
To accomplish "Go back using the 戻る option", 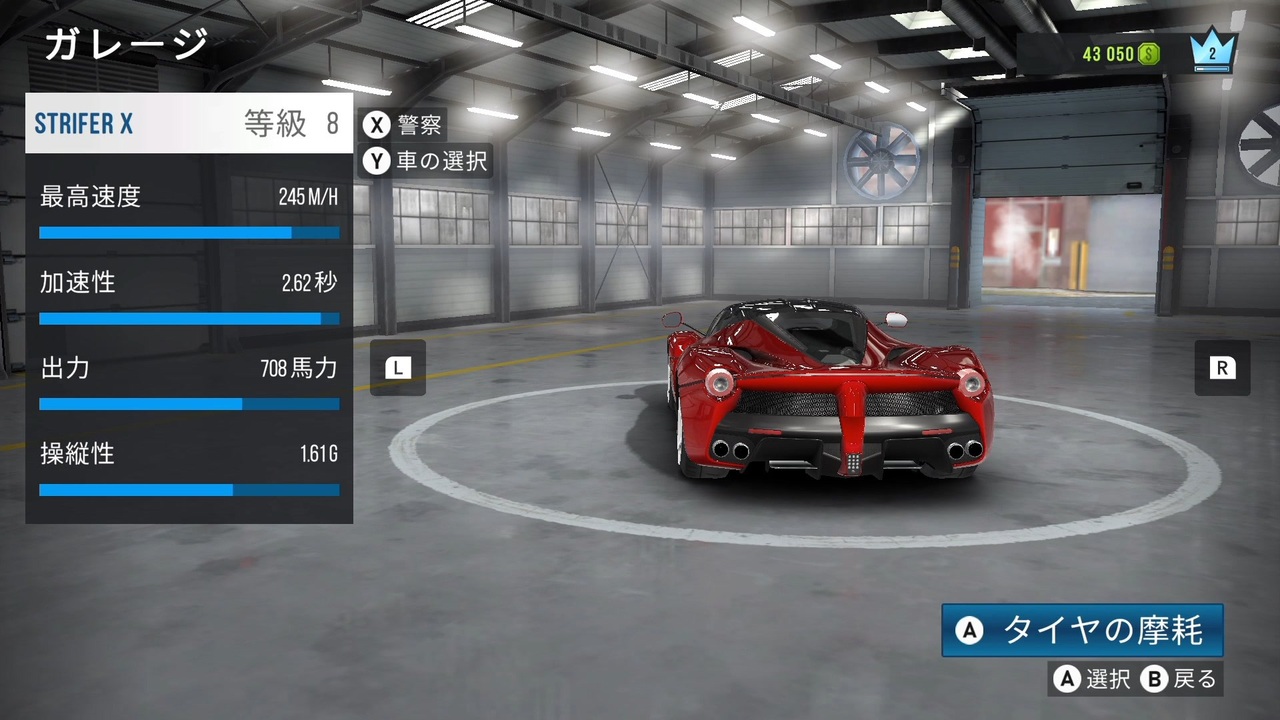I will [x=1180, y=680].
